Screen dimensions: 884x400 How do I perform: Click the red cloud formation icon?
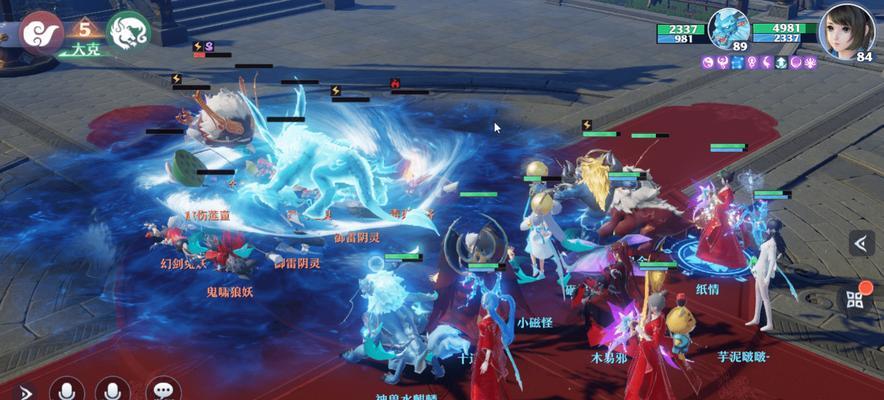click(42, 31)
